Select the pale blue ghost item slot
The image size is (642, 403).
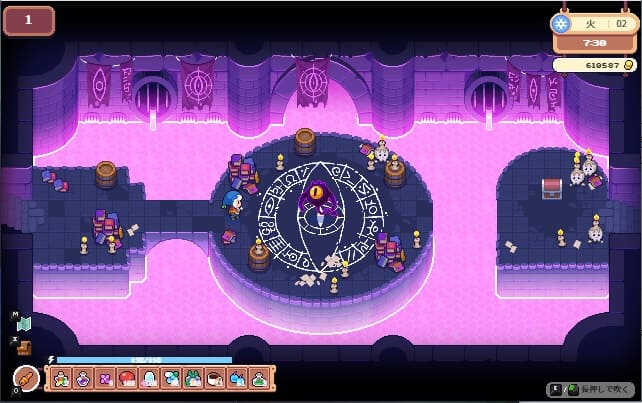click(x=149, y=380)
